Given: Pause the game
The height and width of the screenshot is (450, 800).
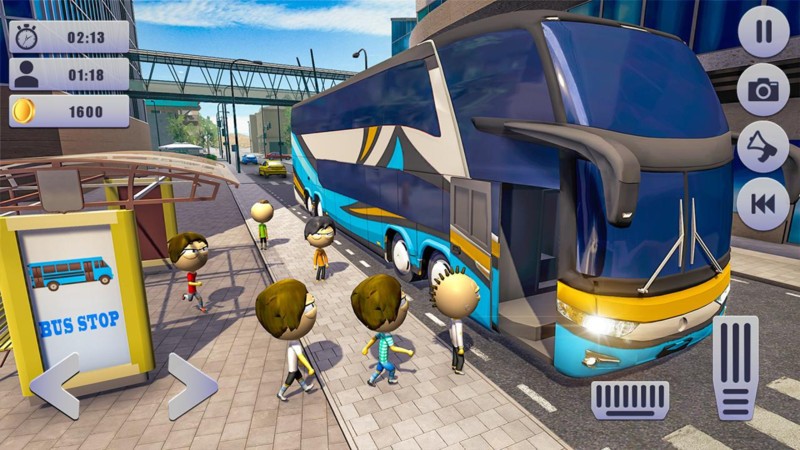Looking at the screenshot, I should (763, 32).
